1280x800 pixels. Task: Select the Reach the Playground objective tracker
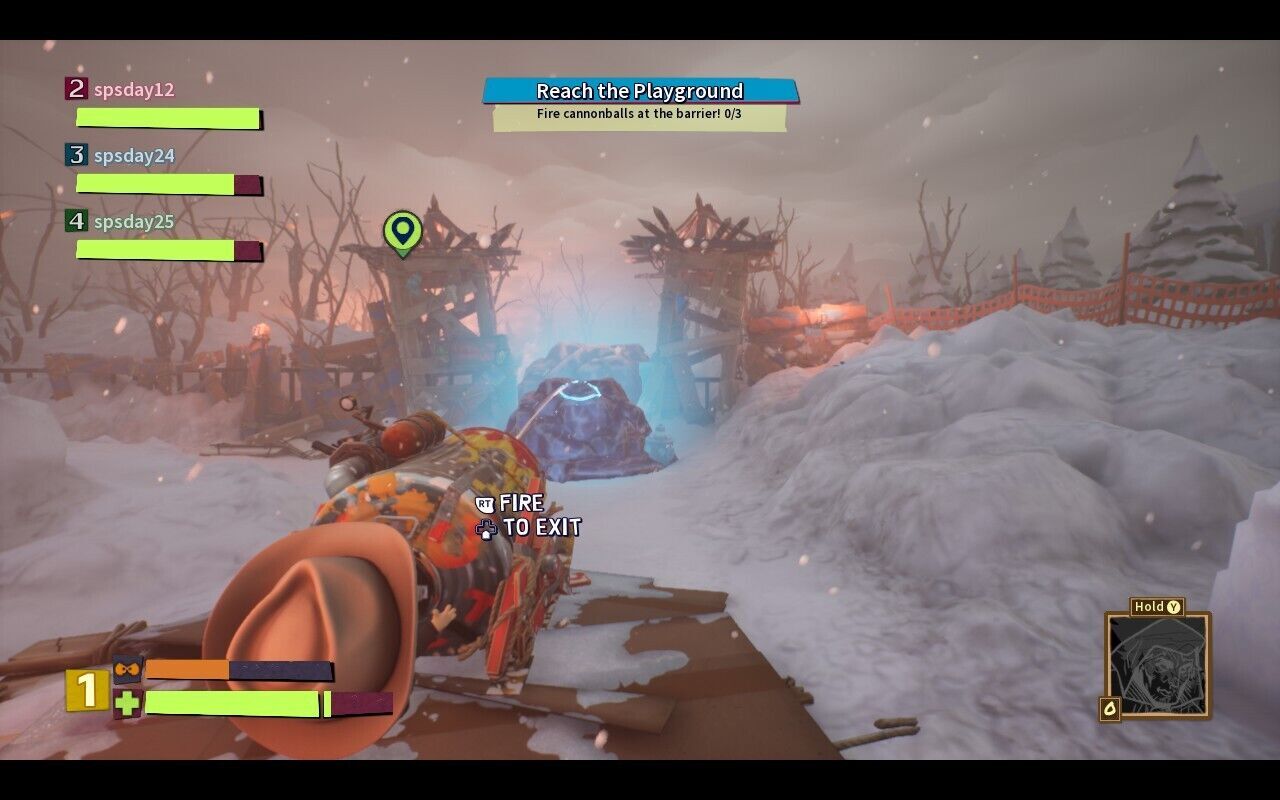pyautogui.click(x=640, y=92)
